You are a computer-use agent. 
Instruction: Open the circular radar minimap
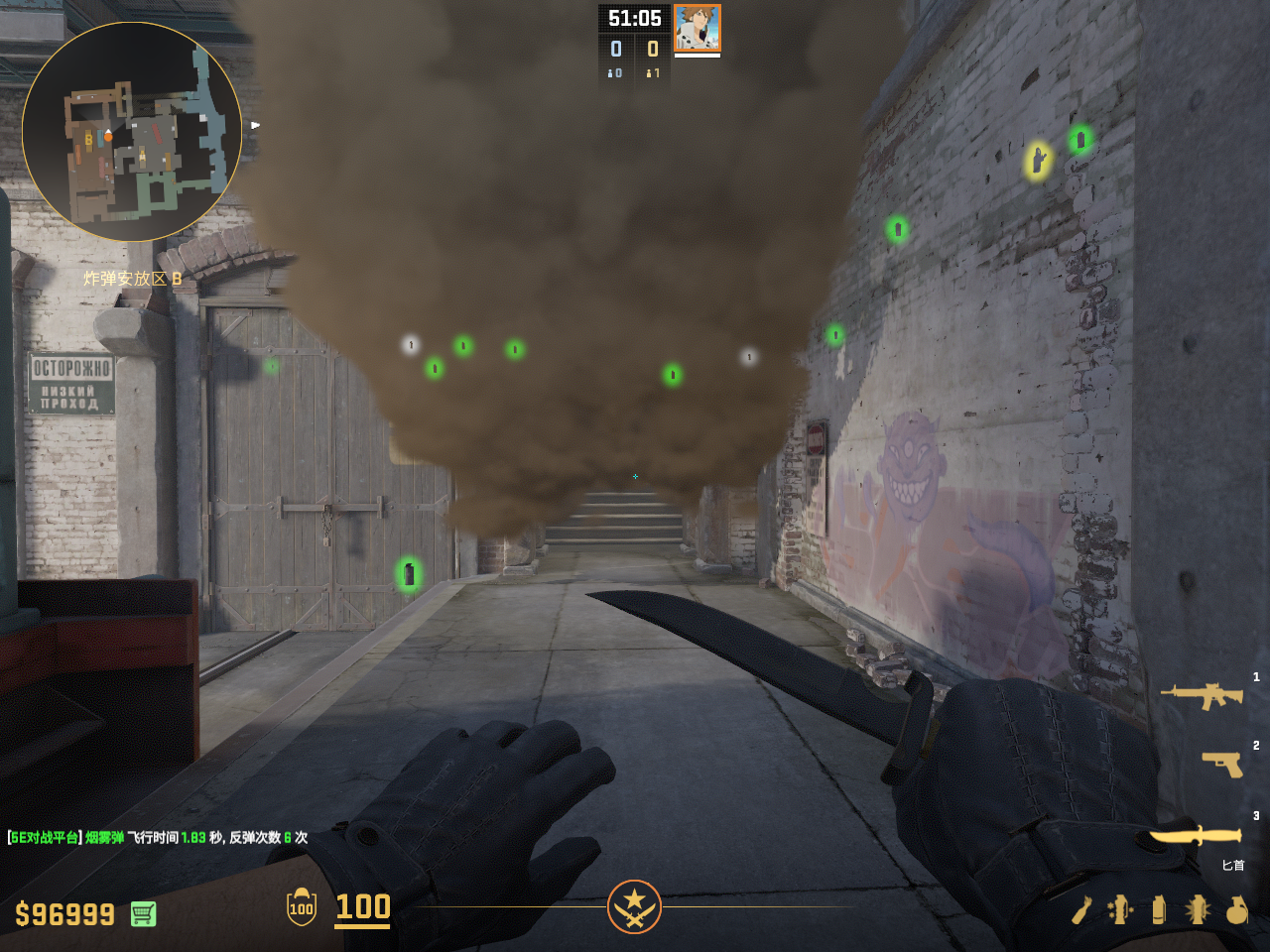(132, 132)
